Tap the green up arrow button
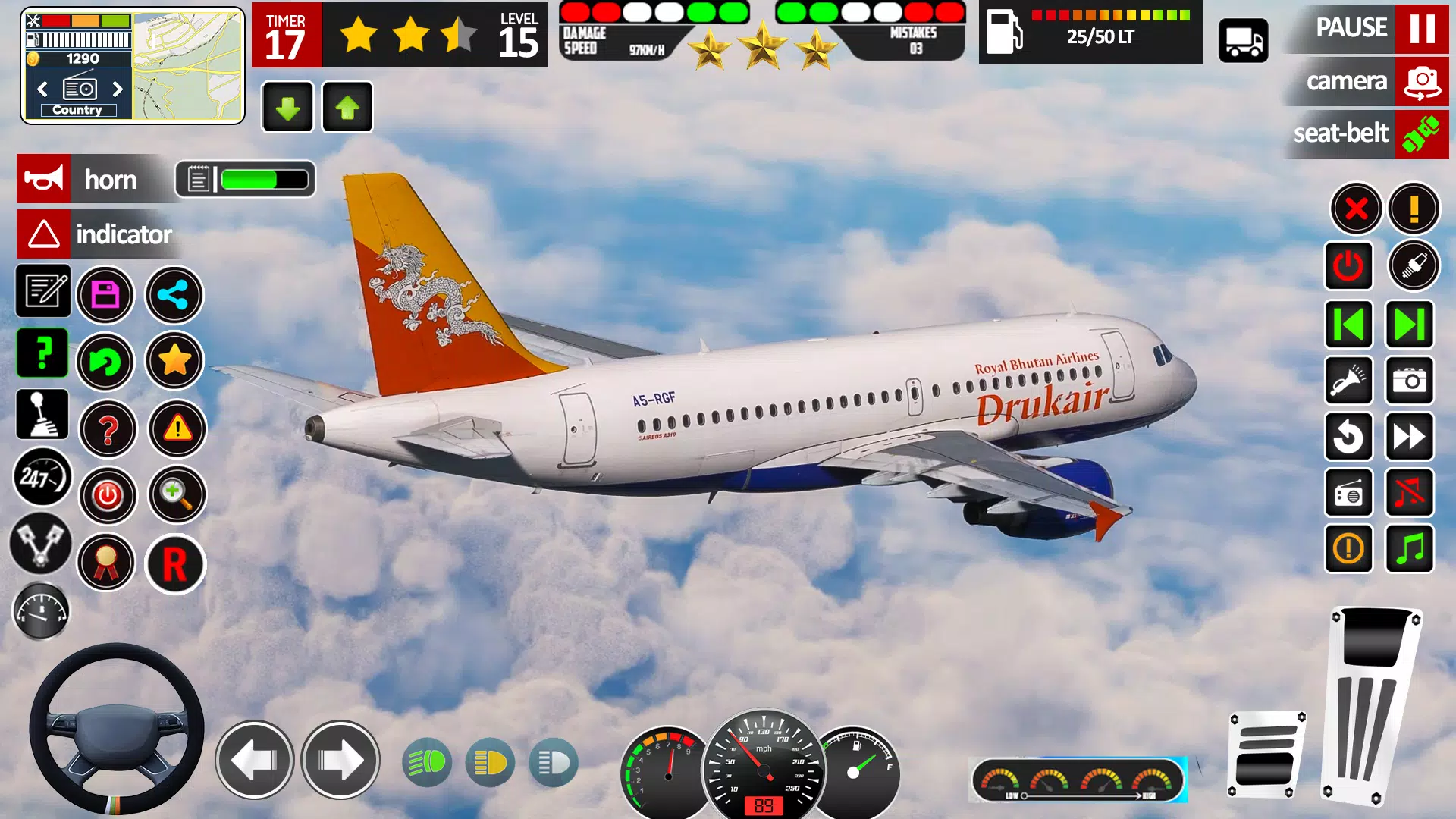The image size is (1456, 819). point(347,108)
